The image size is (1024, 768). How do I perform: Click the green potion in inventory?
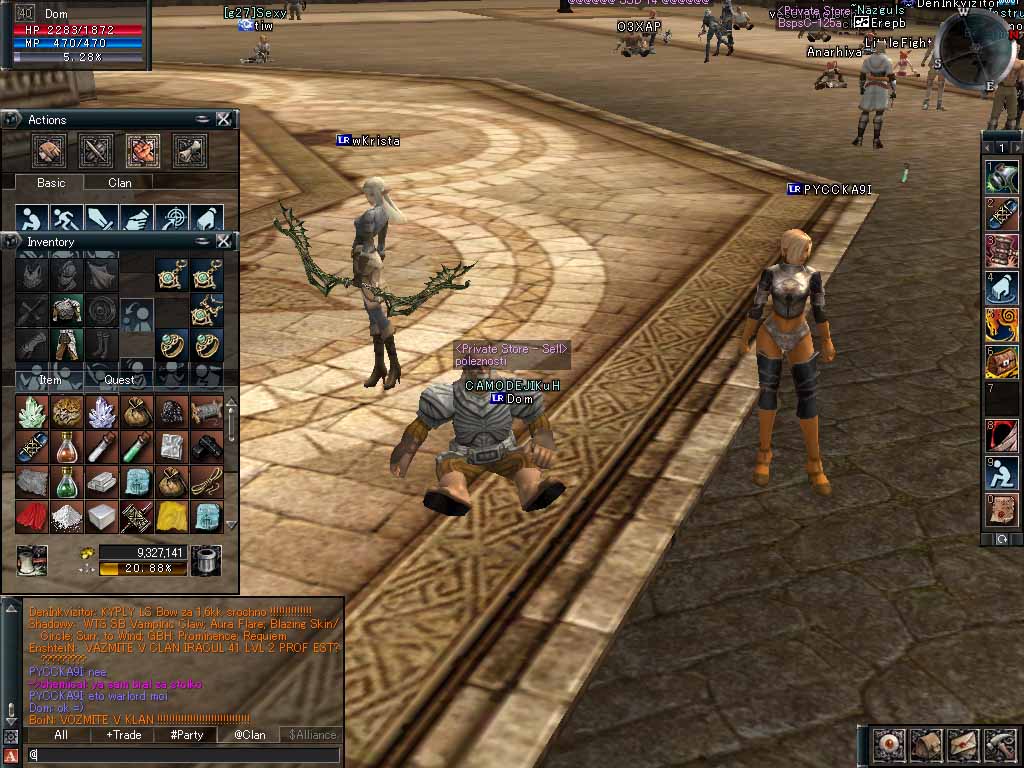67,482
